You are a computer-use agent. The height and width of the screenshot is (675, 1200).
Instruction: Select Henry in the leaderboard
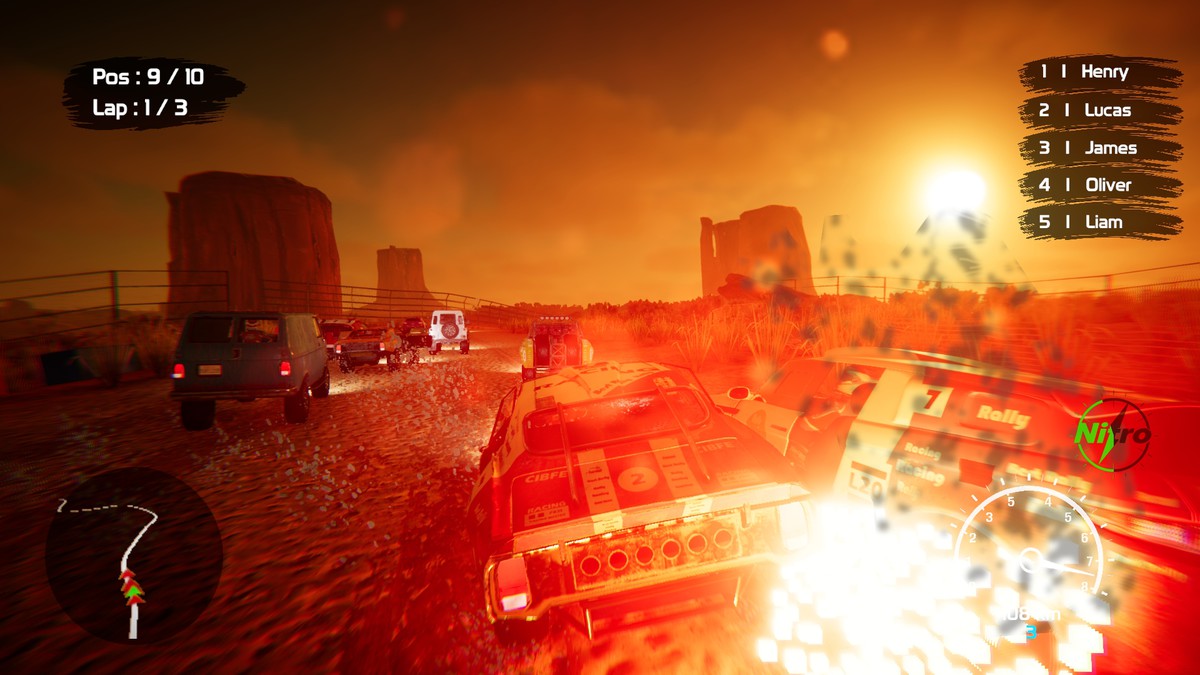[x=1100, y=72]
